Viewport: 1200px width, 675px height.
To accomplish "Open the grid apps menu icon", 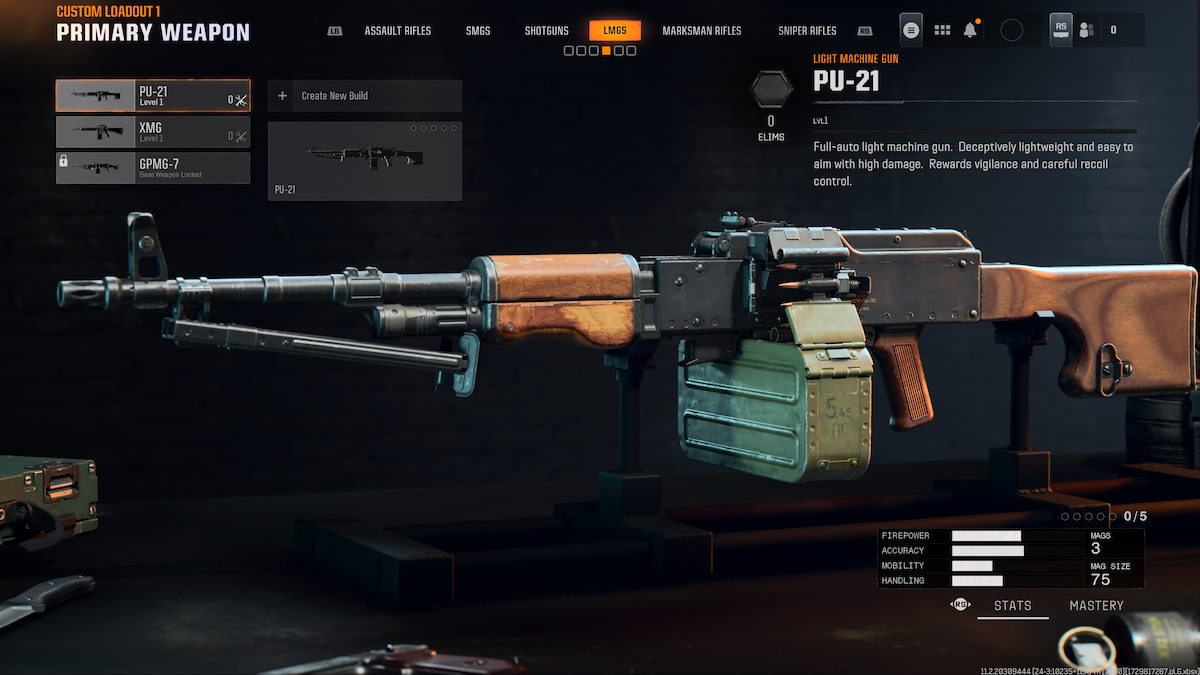I will [x=942, y=30].
